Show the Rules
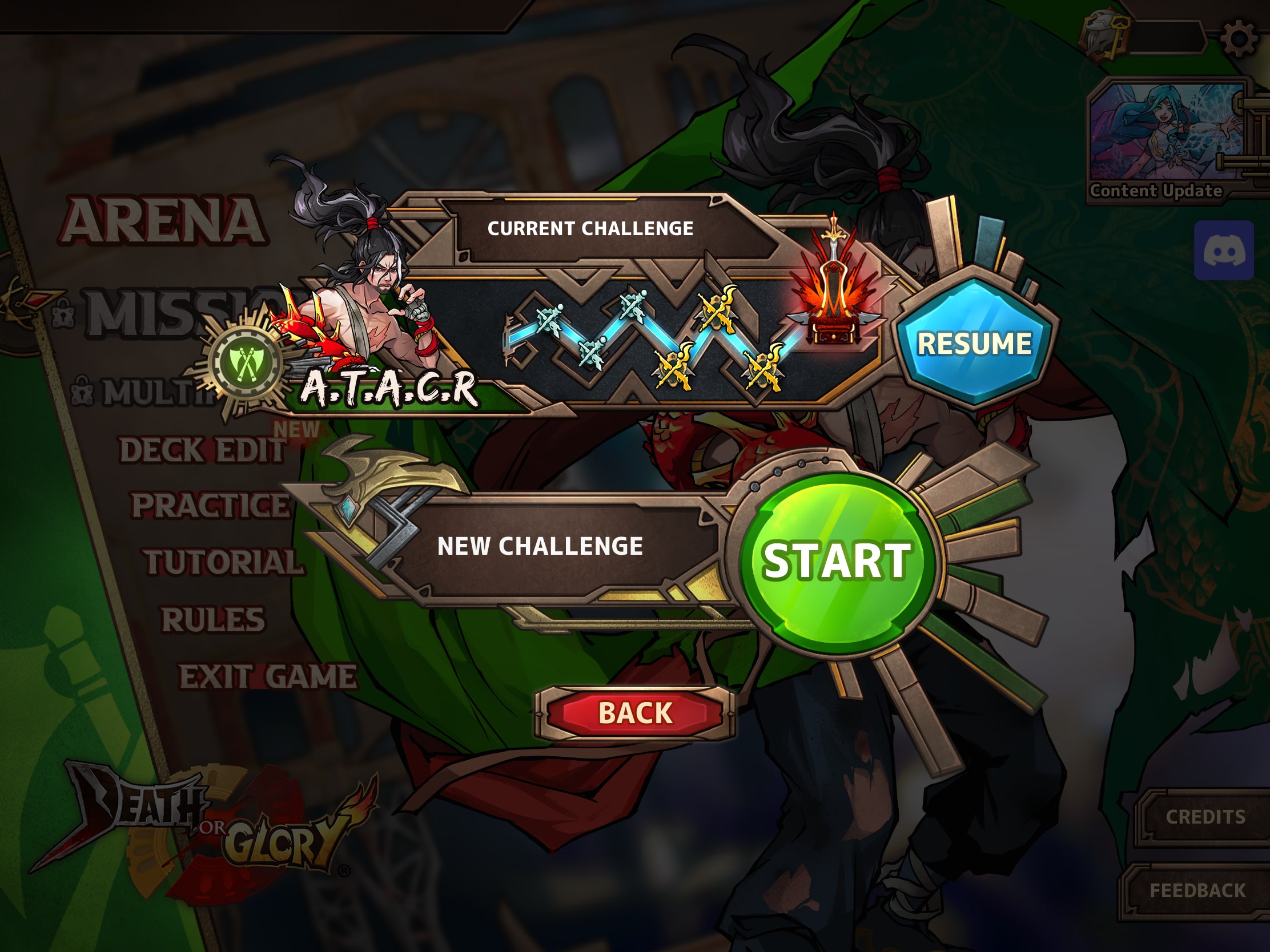The width and height of the screenshot is (1270, 952). (213, 620)
